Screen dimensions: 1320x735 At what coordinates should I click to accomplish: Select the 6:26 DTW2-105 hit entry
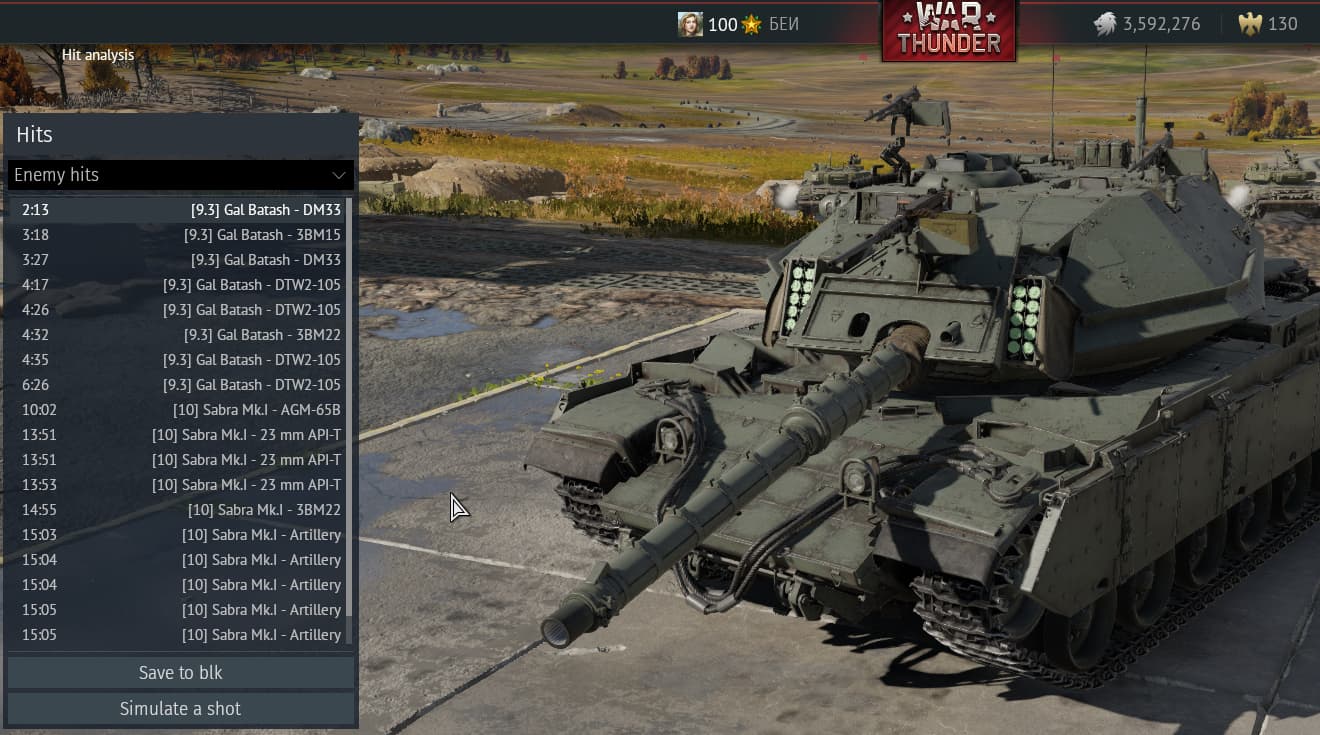180,384
